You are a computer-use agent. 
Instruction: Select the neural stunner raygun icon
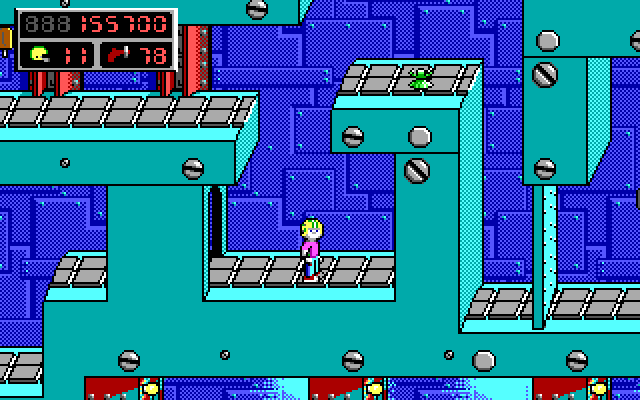point(120,53)
